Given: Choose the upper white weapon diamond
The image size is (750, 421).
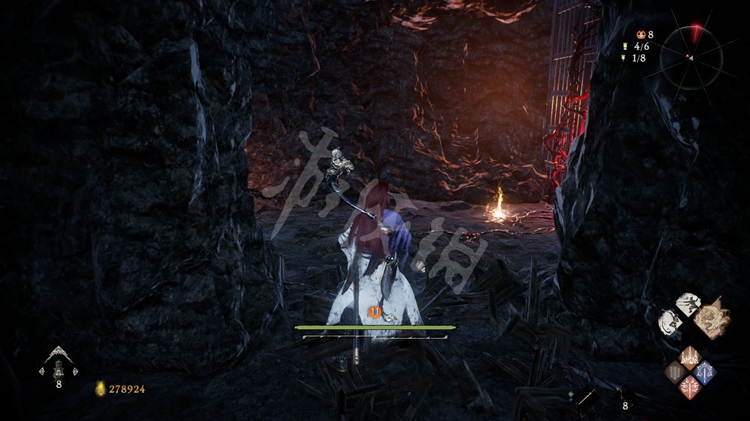Looking at the screenshot, I should coord(688,305).
